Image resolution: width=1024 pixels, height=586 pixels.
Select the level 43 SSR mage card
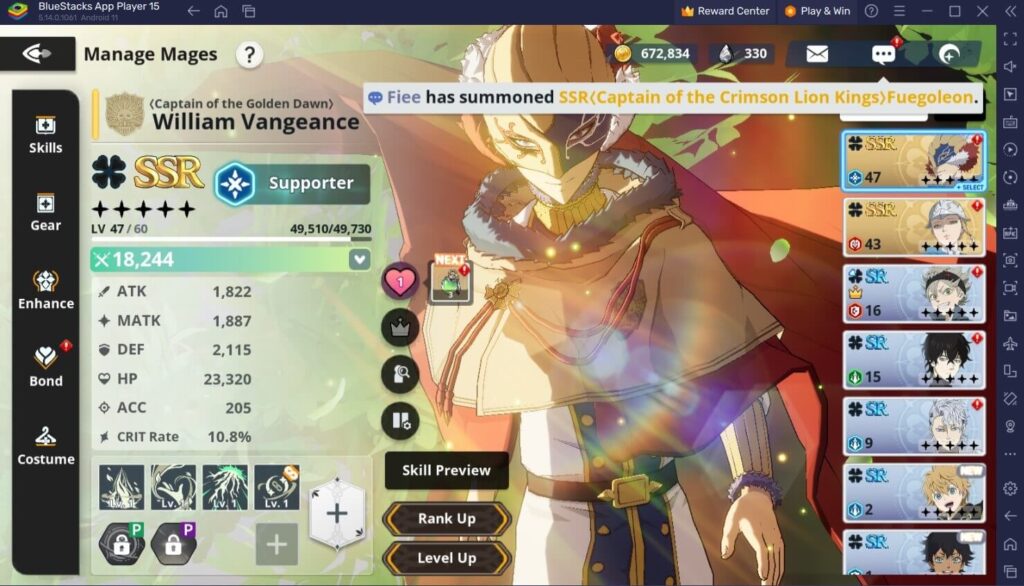(x=914, y=227)
